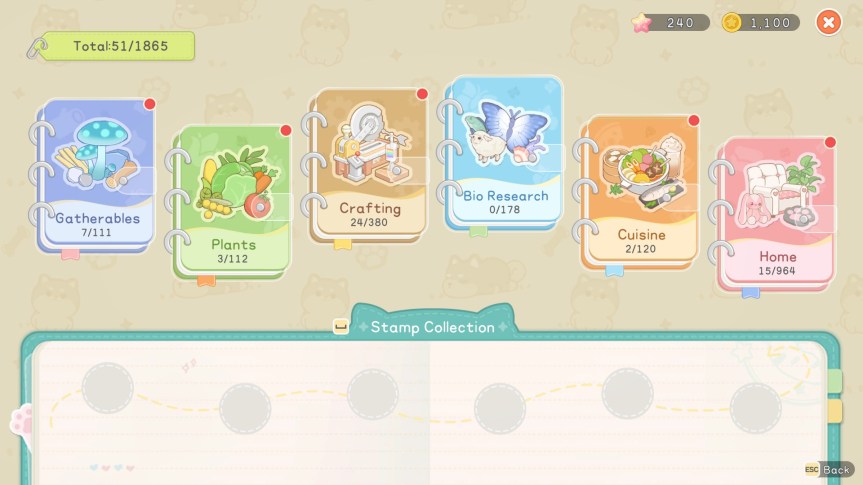
Task: Switch to the yellow side tab
Action: [x=835, y=411]
